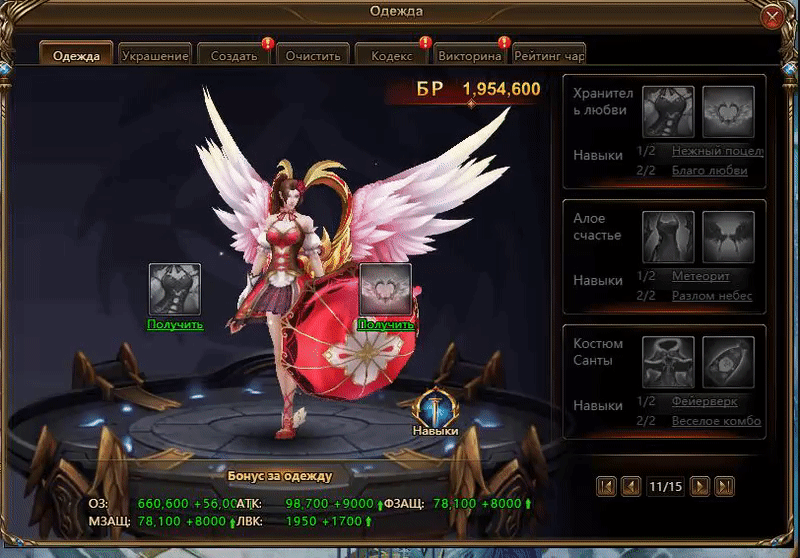Switch to the Очистить tab
The height and width of the screenshot is (558, 800).
(x=313, y=56)
